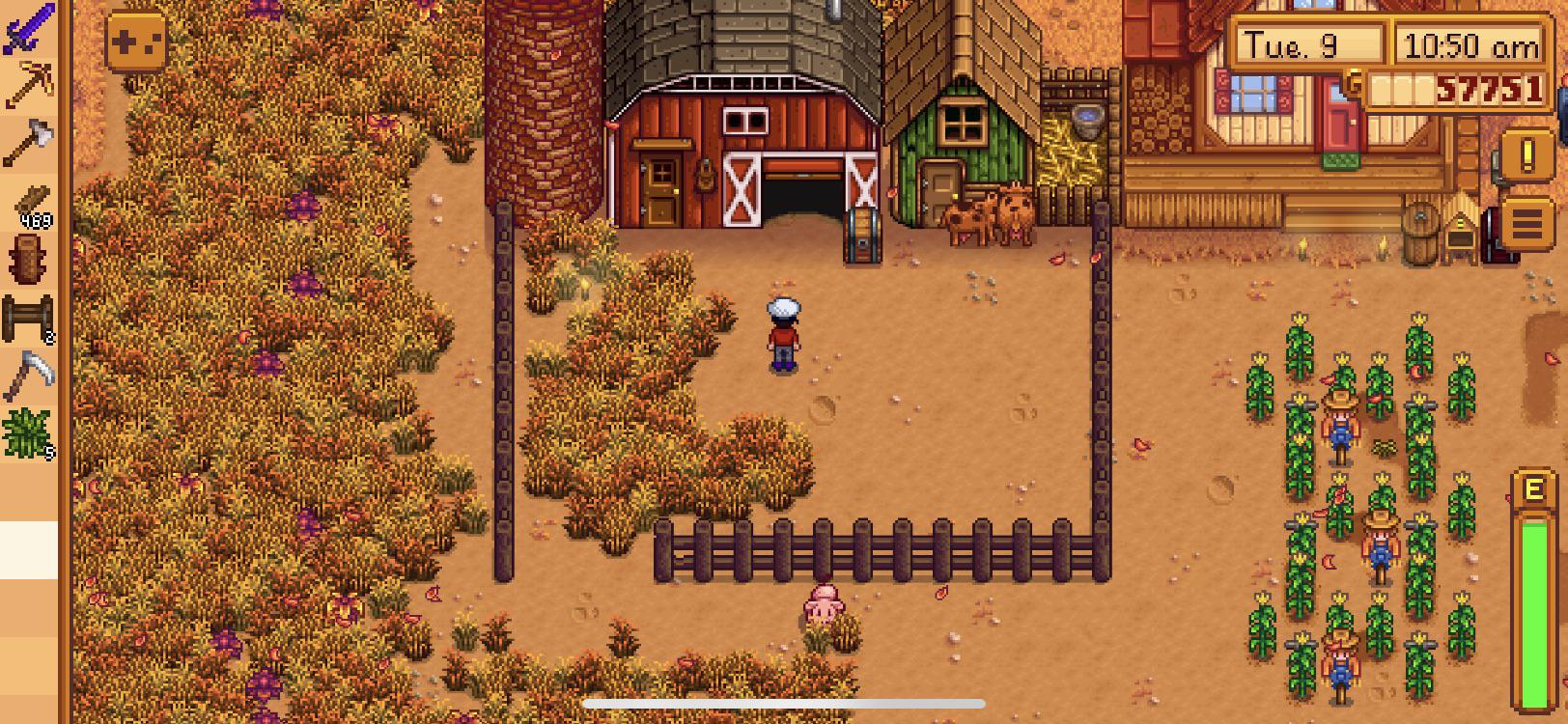This screenshot has height=724, width=1568.
Task: Equip the scythe from the toolbar
Action: pyautogui.click(x=29, y=374)
